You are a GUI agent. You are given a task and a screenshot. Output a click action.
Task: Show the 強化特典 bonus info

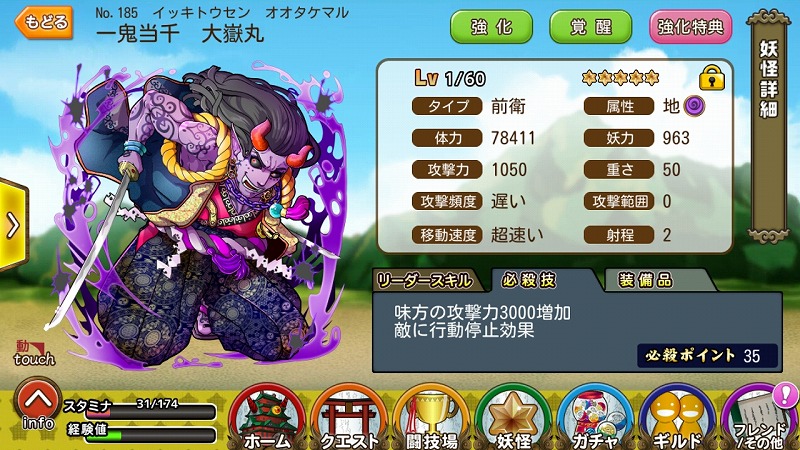click(x=690, y=25)
